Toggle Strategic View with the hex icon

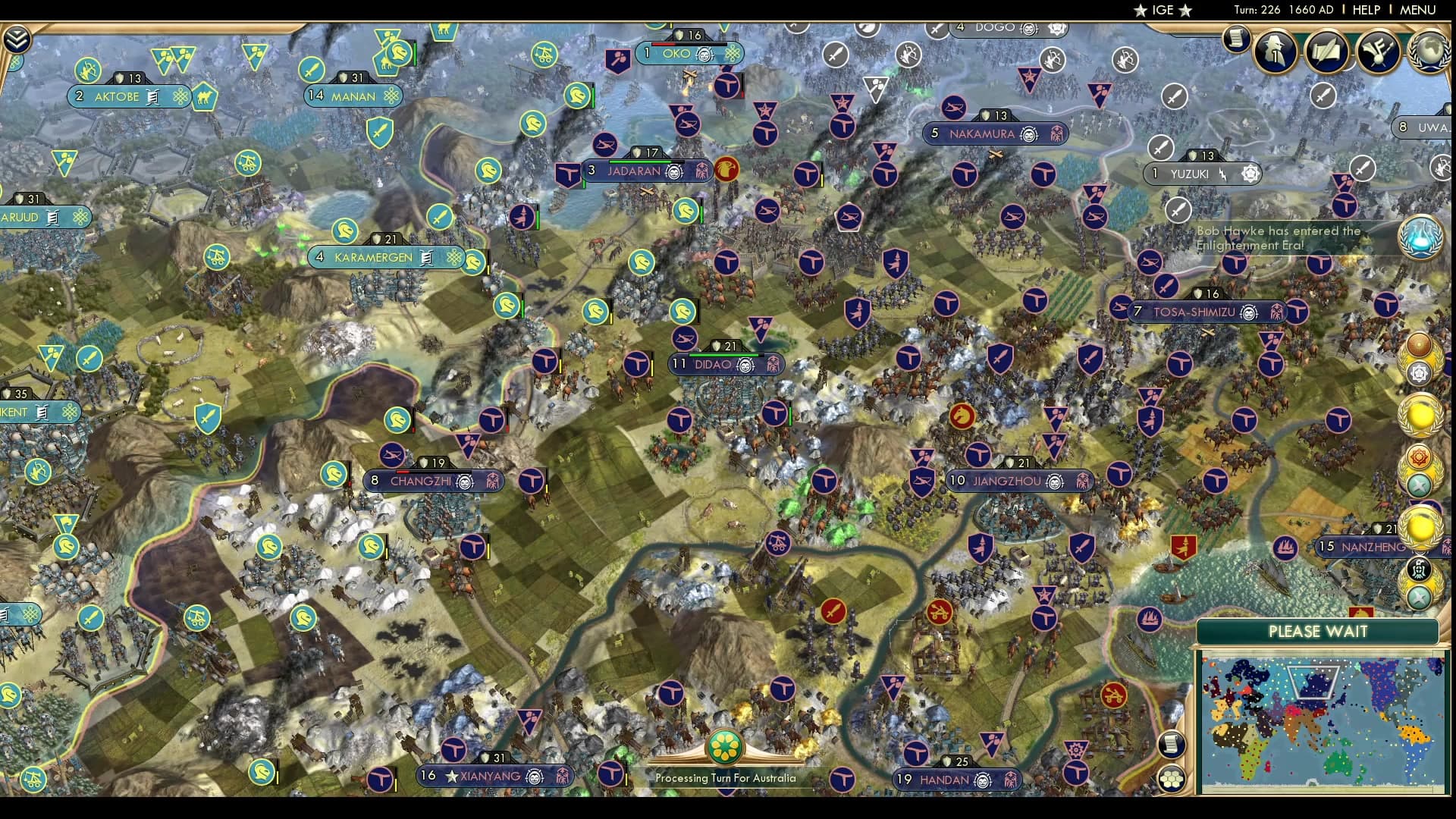pyautogui.click(x=1172, y=779)
